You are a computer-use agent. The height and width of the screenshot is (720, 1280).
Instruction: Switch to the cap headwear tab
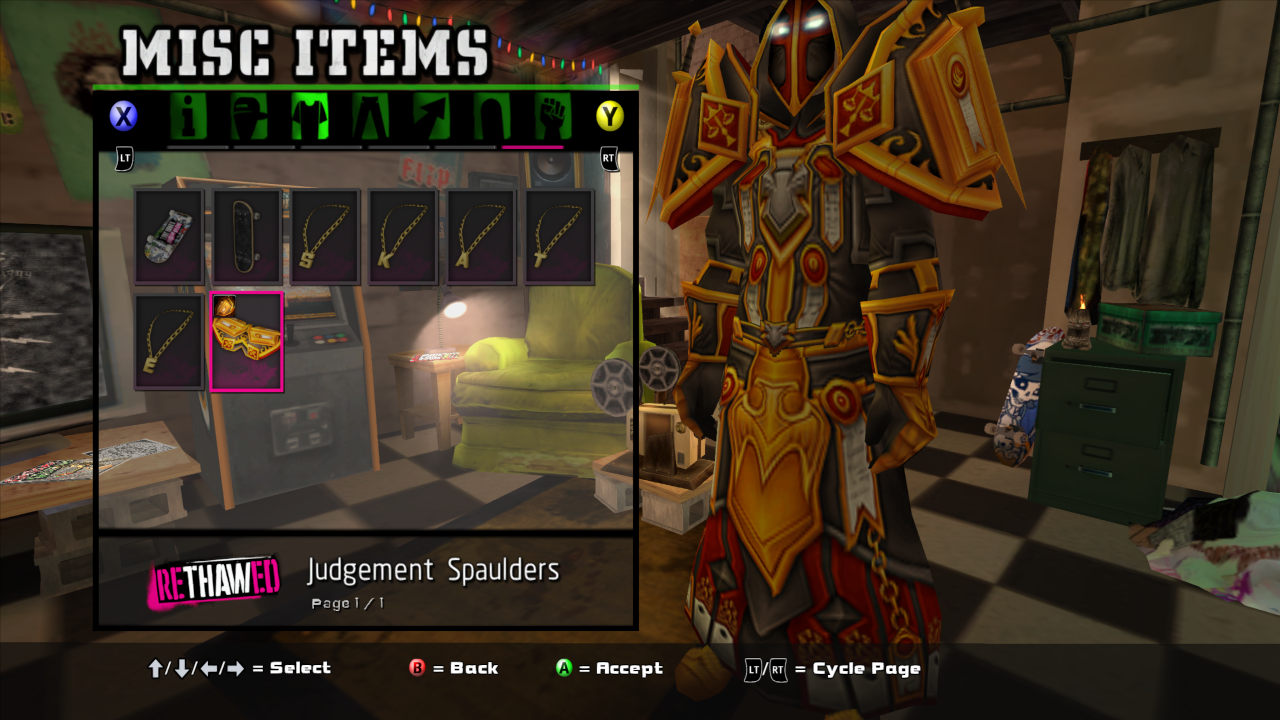(250, 117)
